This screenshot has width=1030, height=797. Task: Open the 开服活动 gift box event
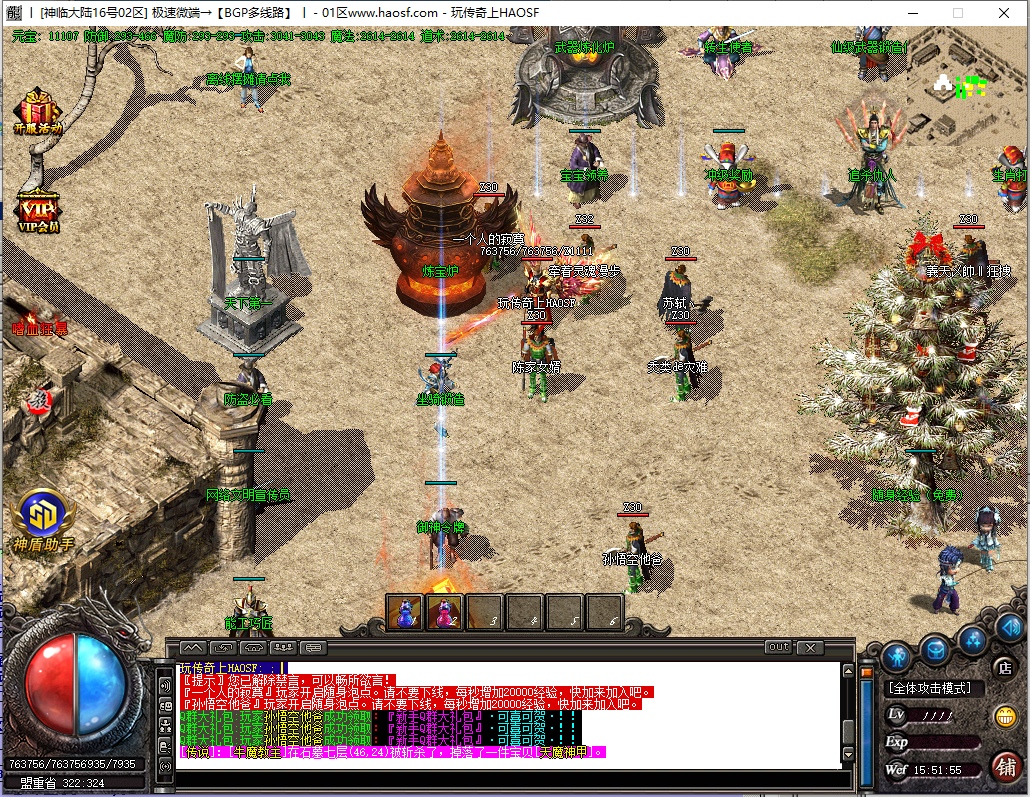click(37, 113)
